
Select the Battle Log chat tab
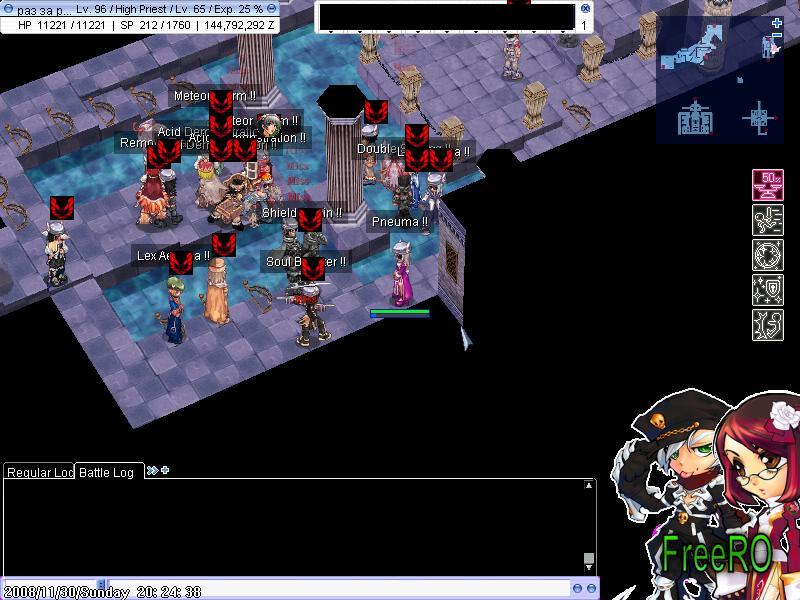pyautogui.click(x=107, y=472)
